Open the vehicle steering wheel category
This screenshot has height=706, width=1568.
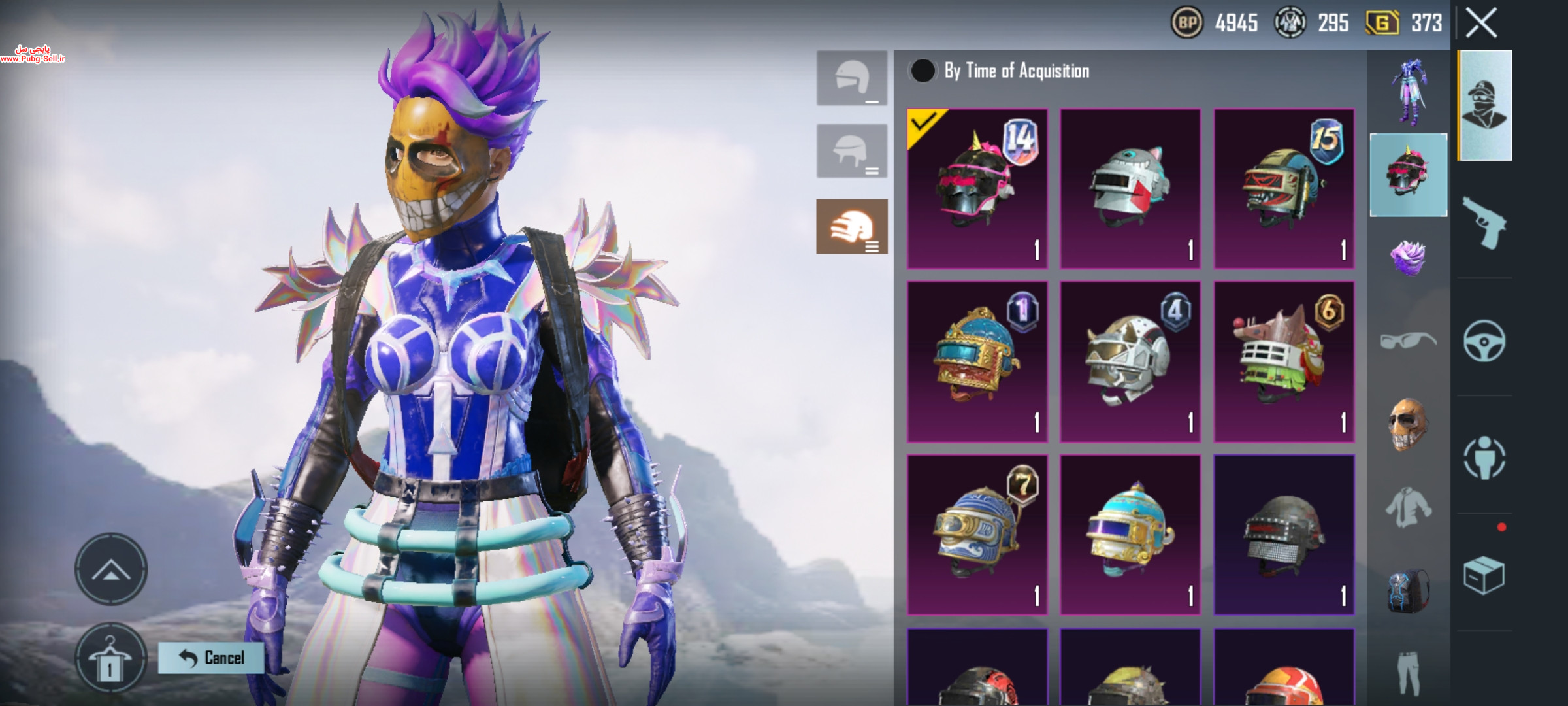pyautogui.click(x=1484, y=341)
